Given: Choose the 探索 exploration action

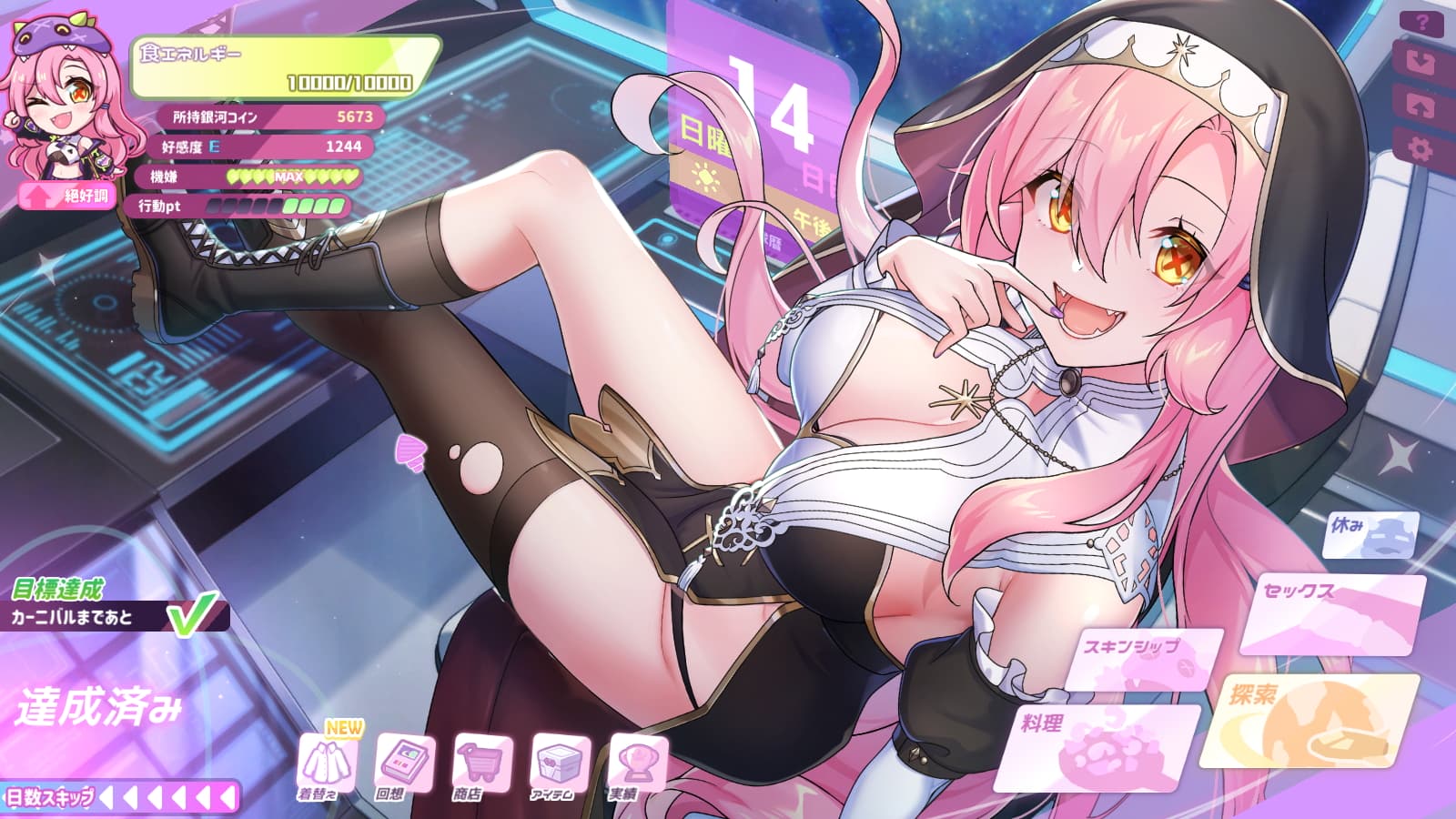Looking at the screenshot, I should pyautogui.click(x=1310, y=719).
